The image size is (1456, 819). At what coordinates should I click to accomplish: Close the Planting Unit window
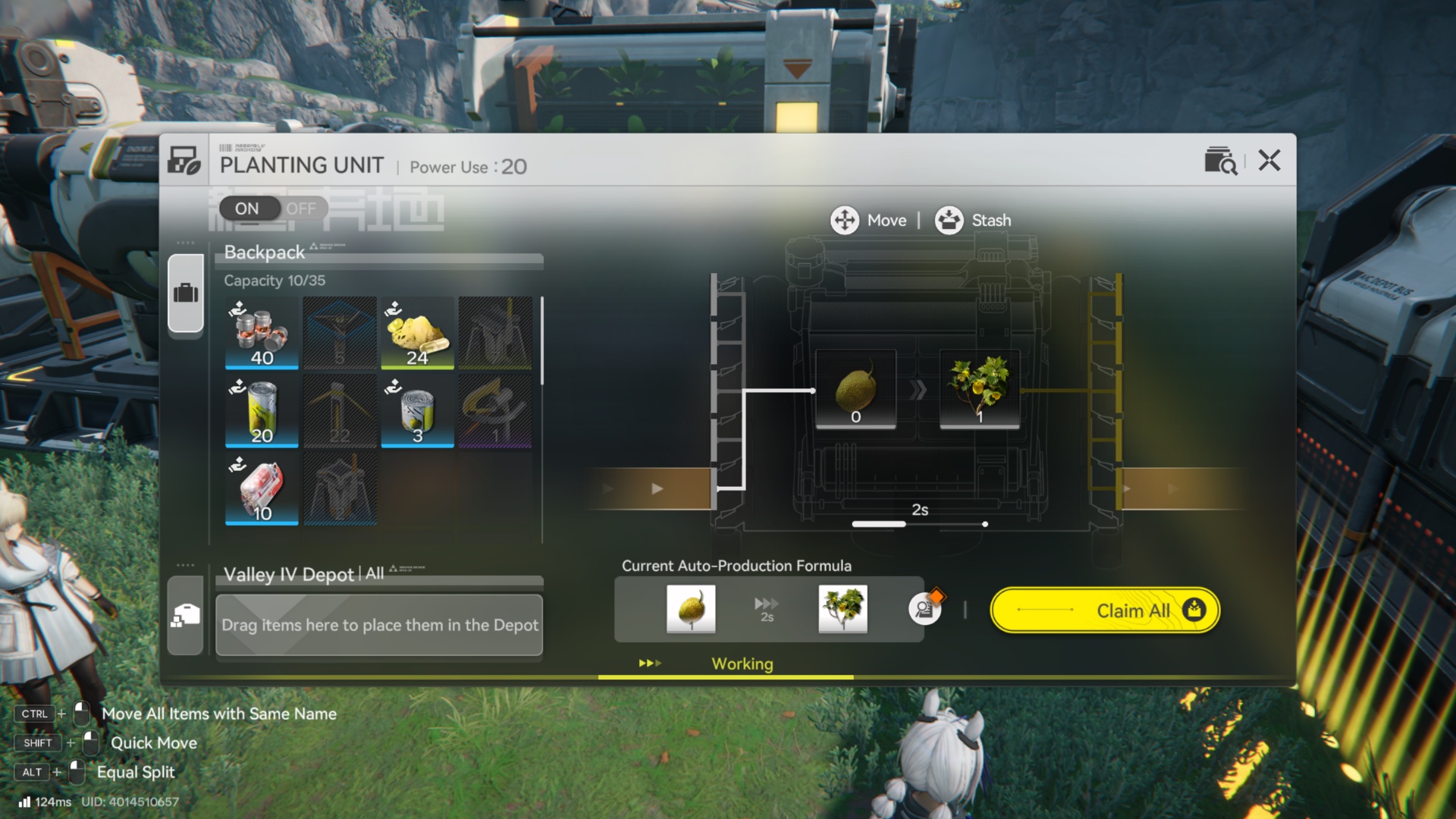1269,160
